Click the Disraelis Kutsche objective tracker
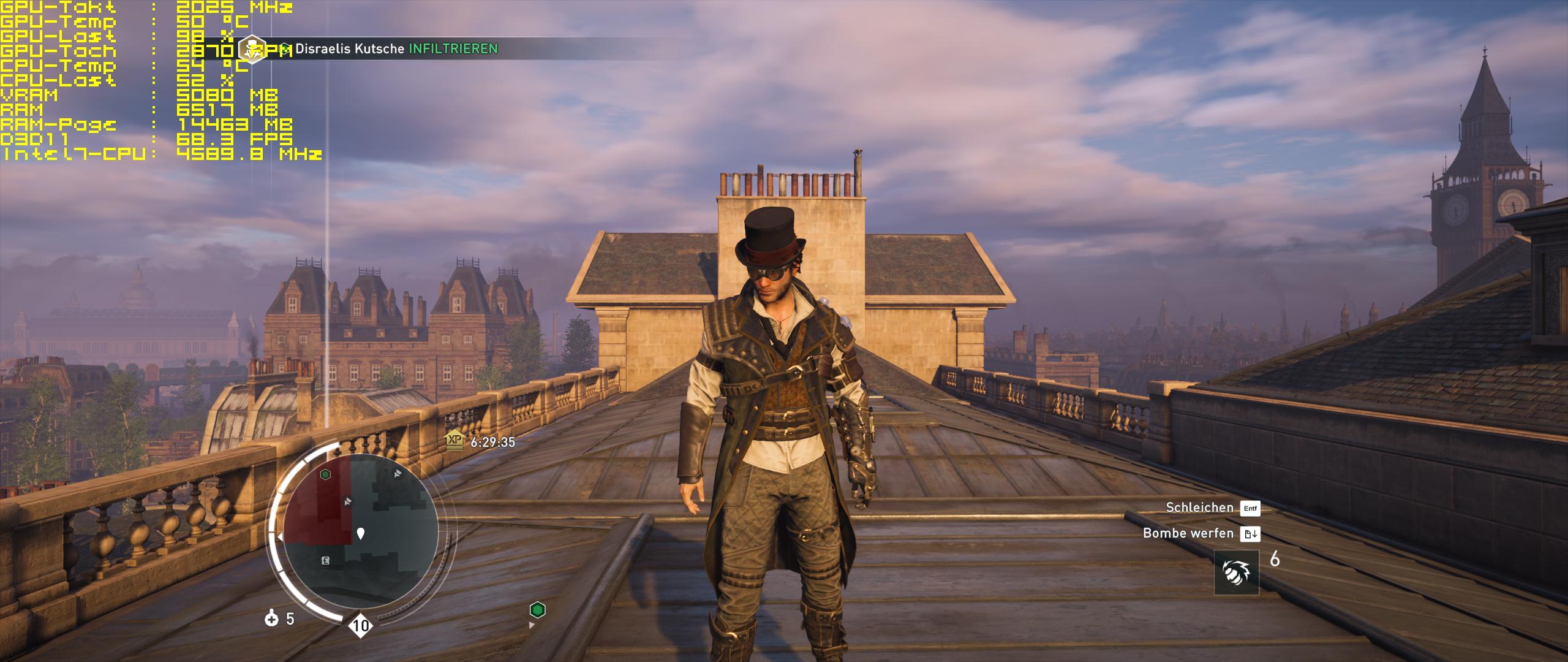The height and width of the screenshot is (662, 1568). coord(396,49)
